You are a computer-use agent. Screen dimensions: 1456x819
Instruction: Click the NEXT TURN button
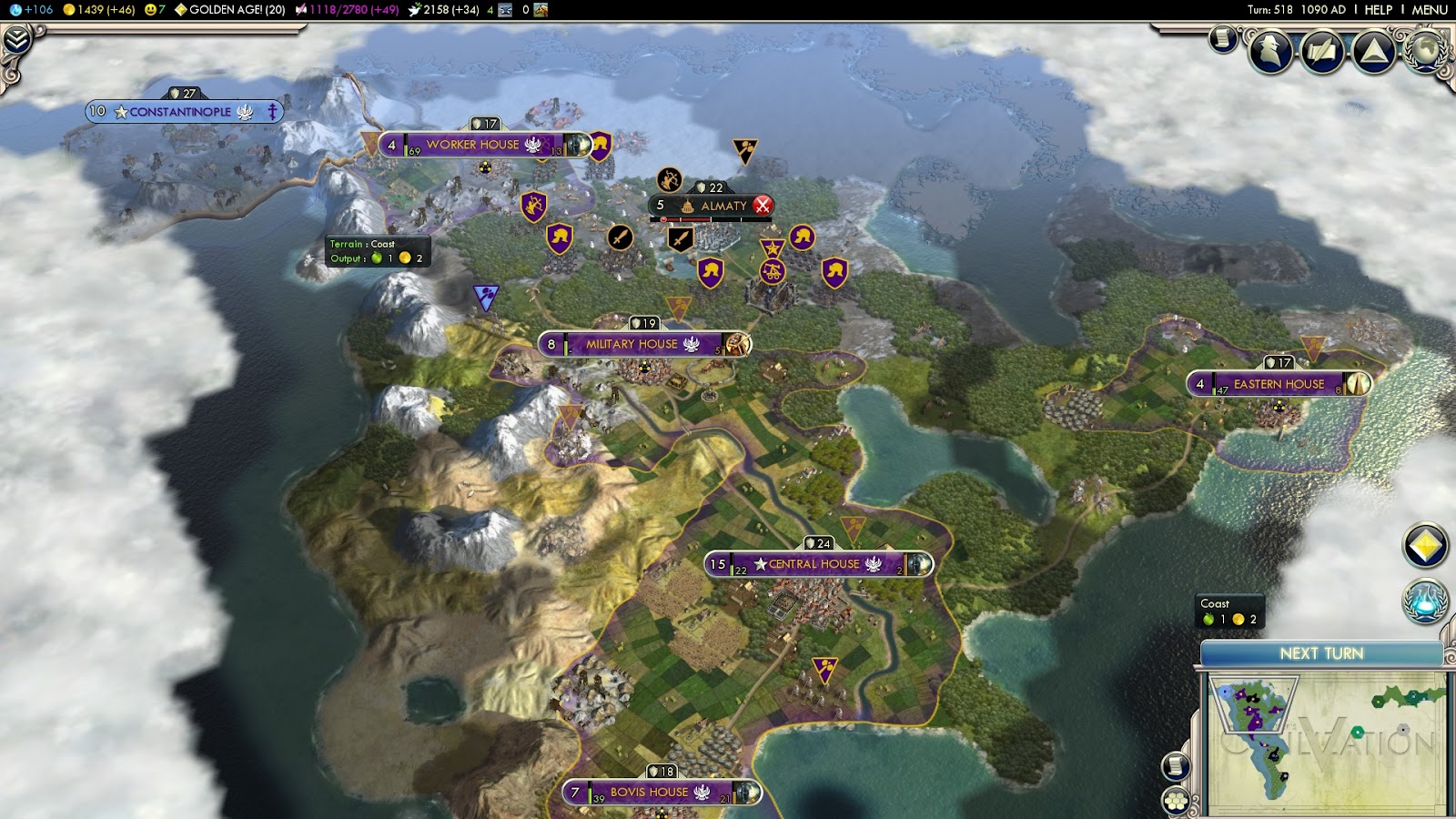[x=1321, y=653]
